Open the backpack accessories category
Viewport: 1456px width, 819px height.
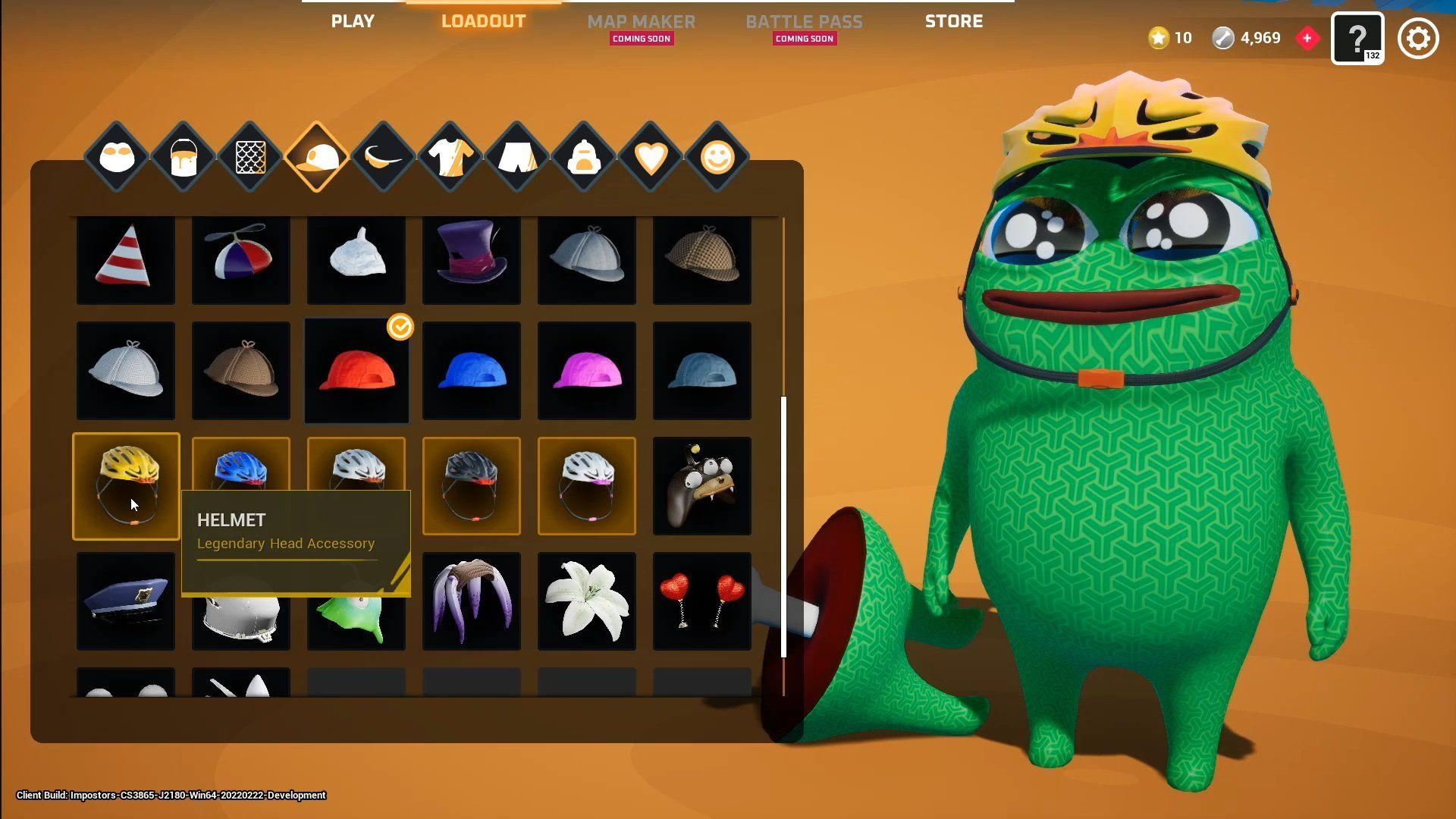point(585,157)
